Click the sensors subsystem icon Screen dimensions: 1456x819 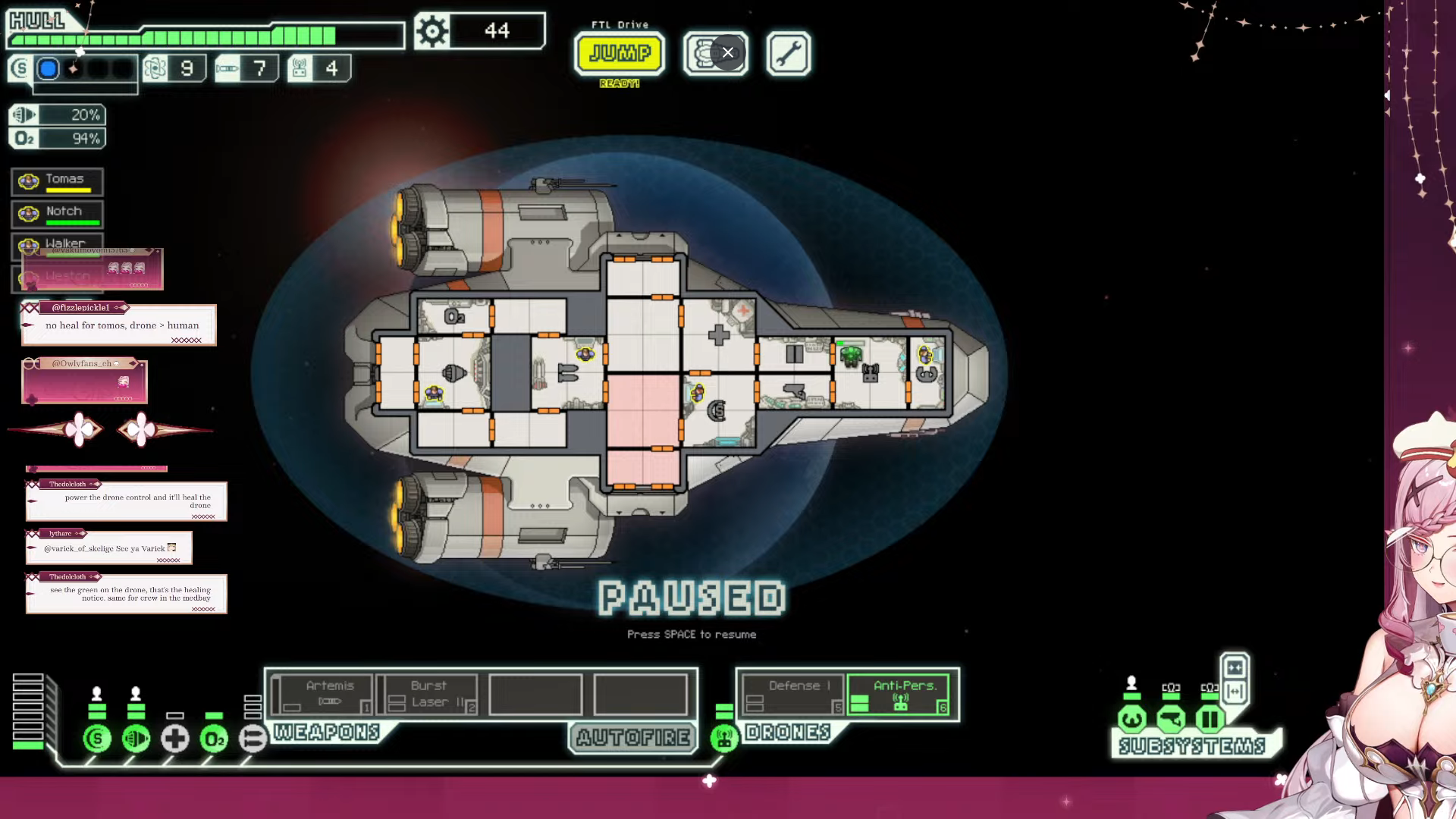pyautogui.click(x=1171, y=718)
